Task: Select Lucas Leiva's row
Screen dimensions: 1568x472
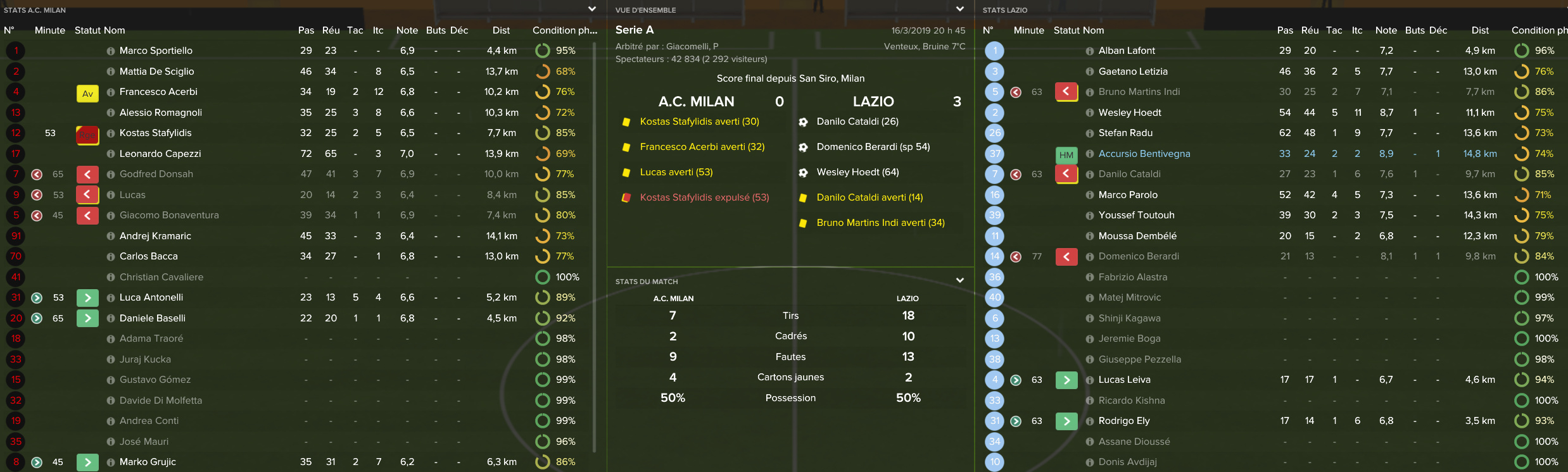Action: (x=1124, y=380)
